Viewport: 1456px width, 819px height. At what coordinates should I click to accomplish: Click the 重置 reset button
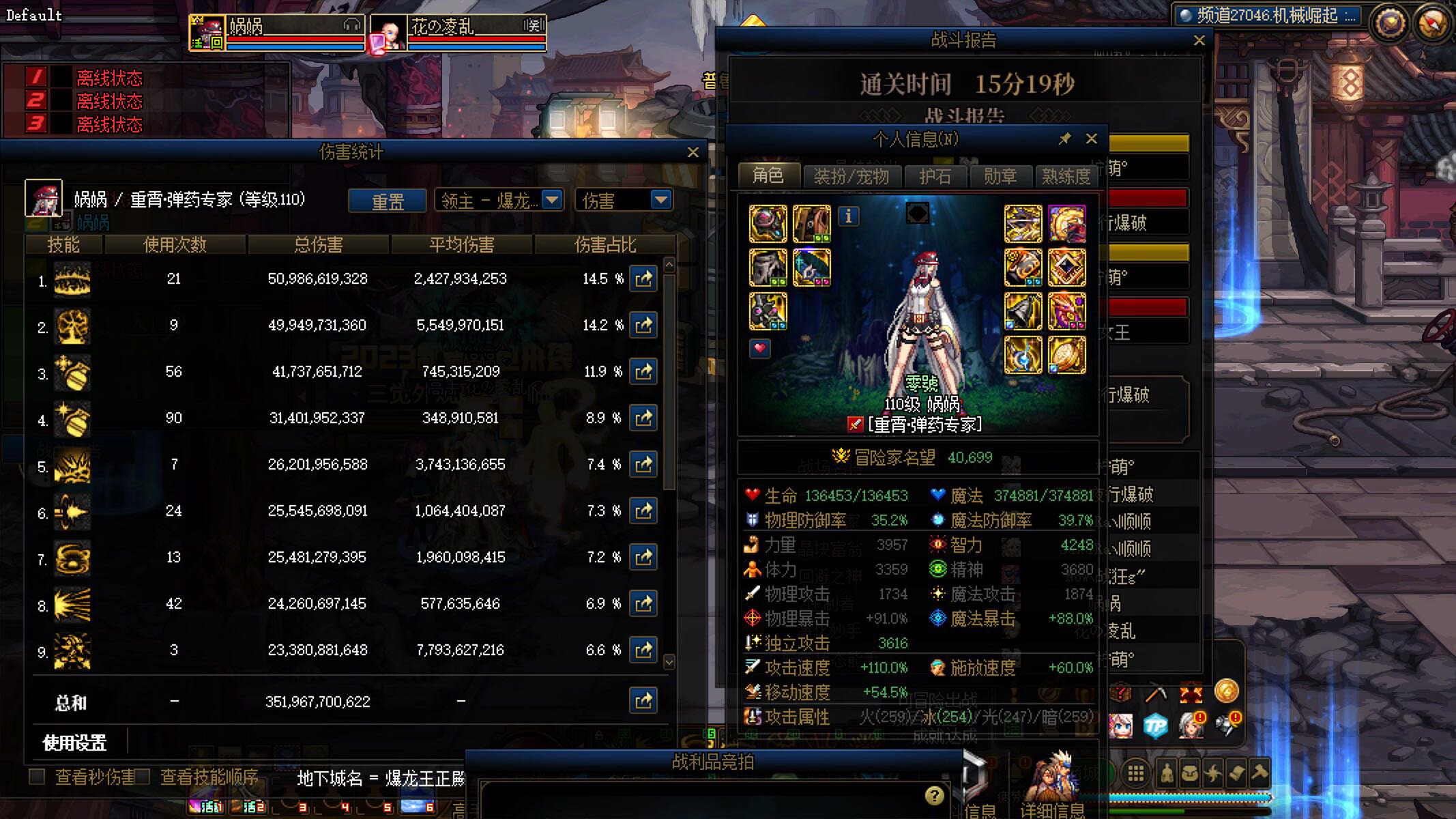coord(388,201)
